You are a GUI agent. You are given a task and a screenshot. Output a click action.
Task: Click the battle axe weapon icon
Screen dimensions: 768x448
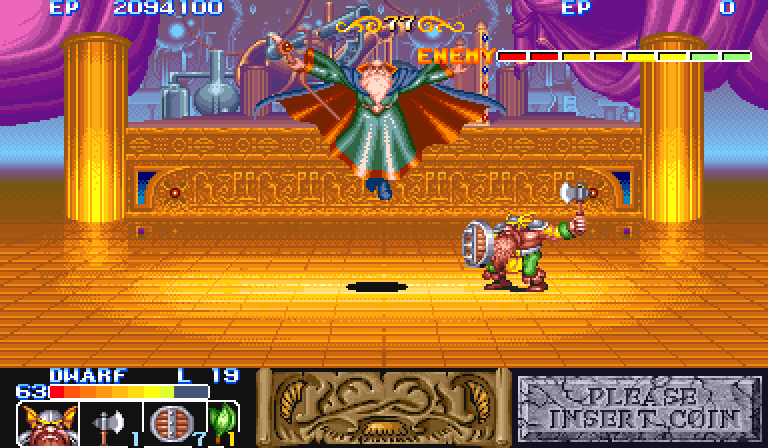107,426
